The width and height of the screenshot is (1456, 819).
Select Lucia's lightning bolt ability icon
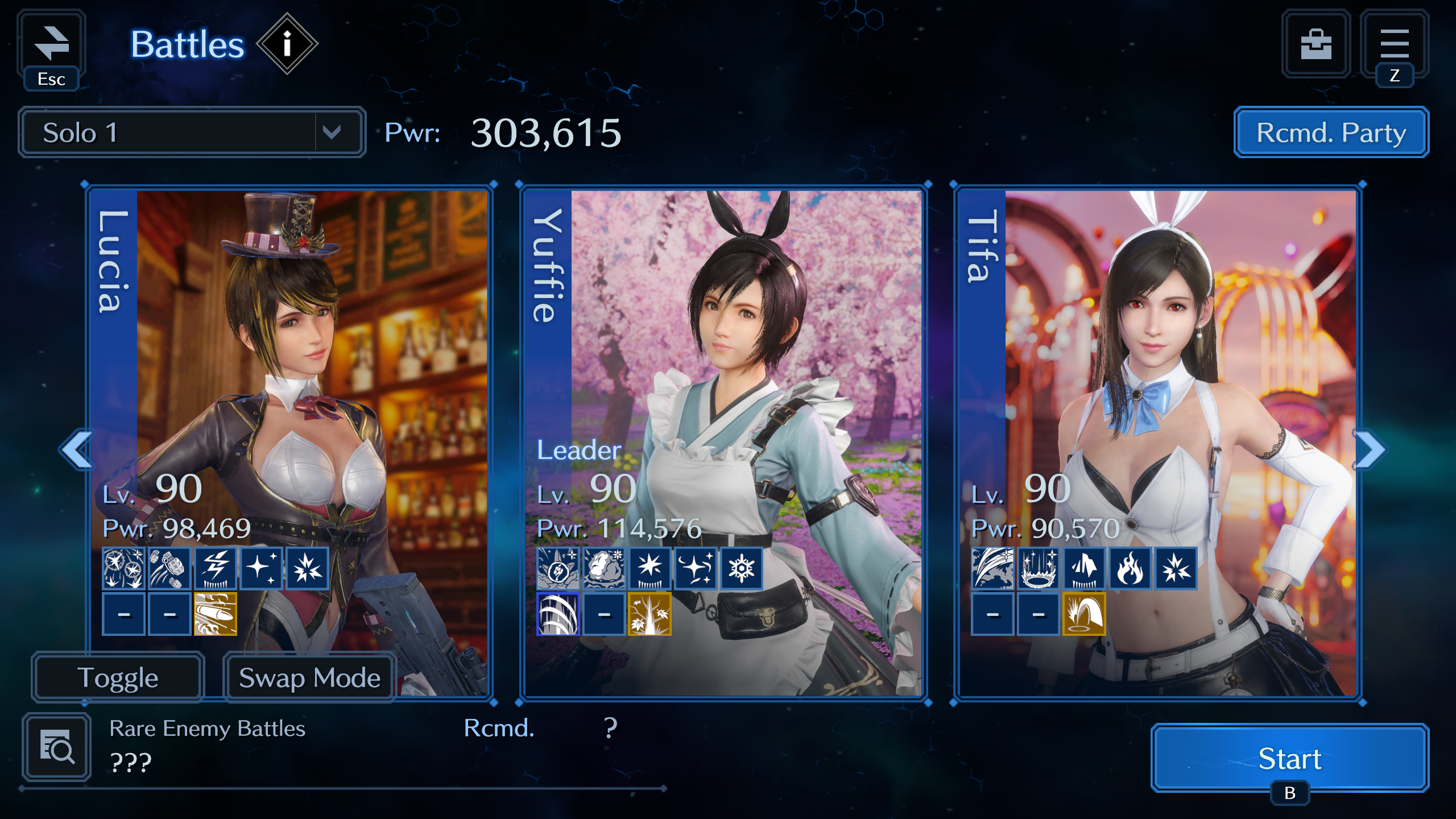(x=216, y=568)
